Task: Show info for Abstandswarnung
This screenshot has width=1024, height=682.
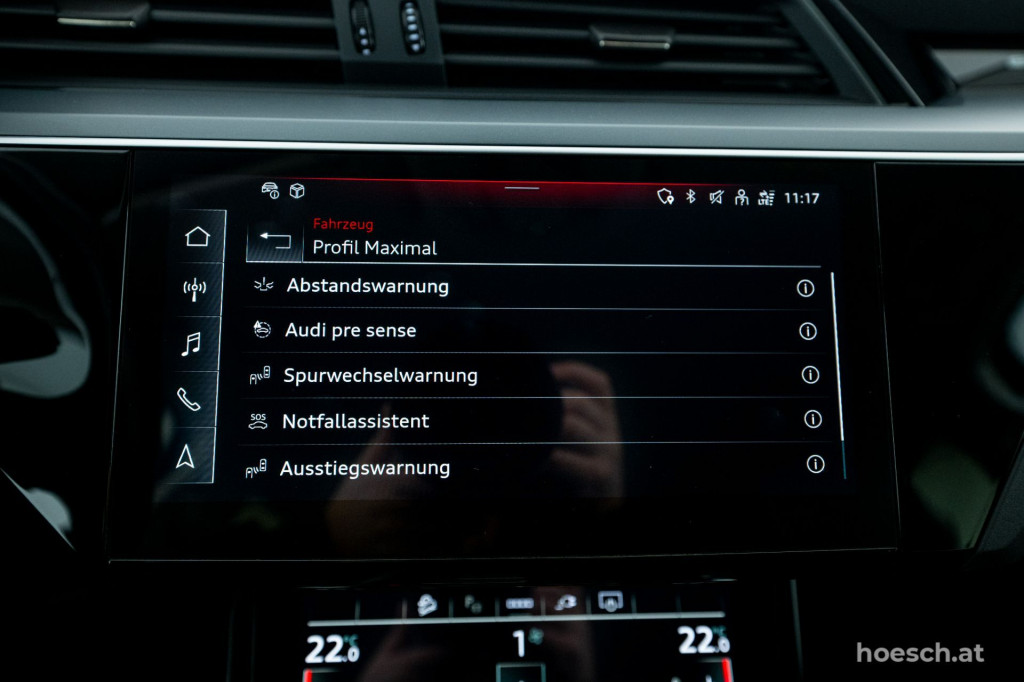Action: click(805, 288)
